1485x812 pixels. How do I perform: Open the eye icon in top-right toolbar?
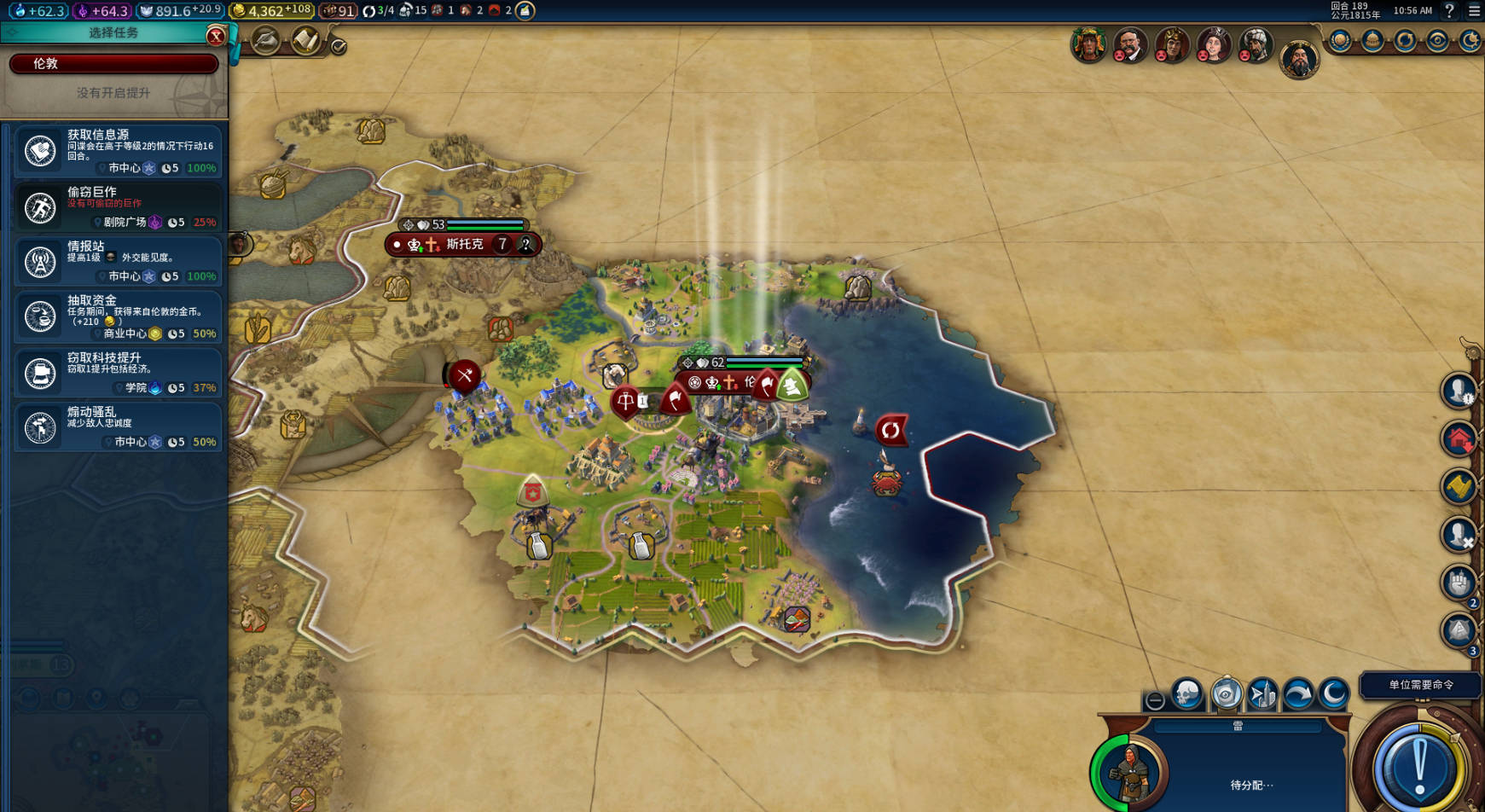1437,41
